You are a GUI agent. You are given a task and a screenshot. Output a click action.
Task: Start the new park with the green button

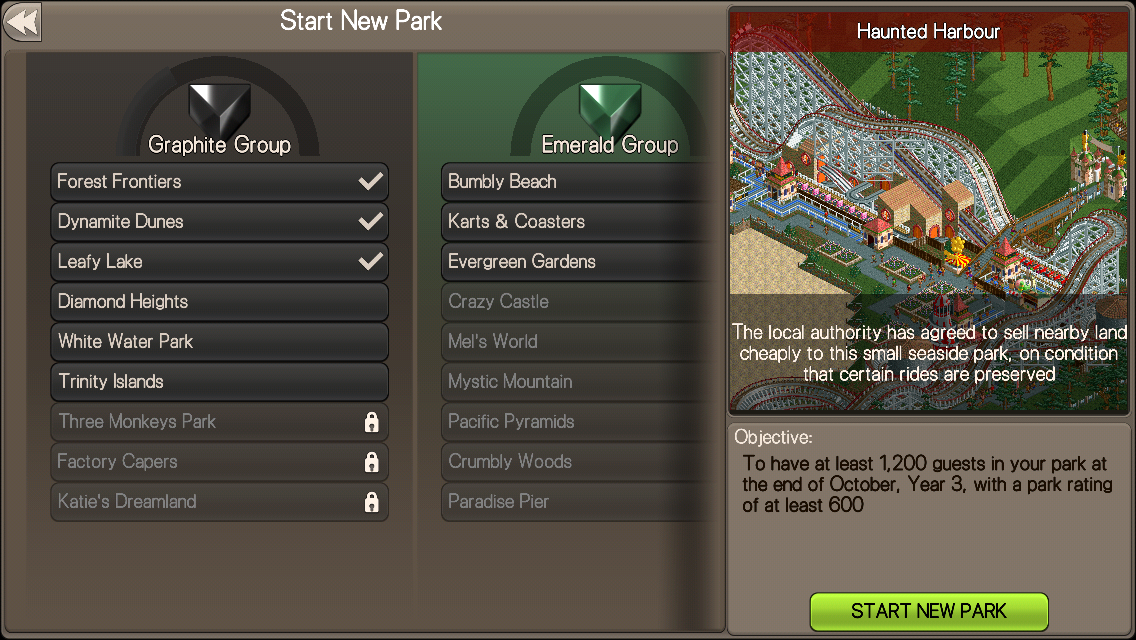pyautogui.click(x=928, y=611)
